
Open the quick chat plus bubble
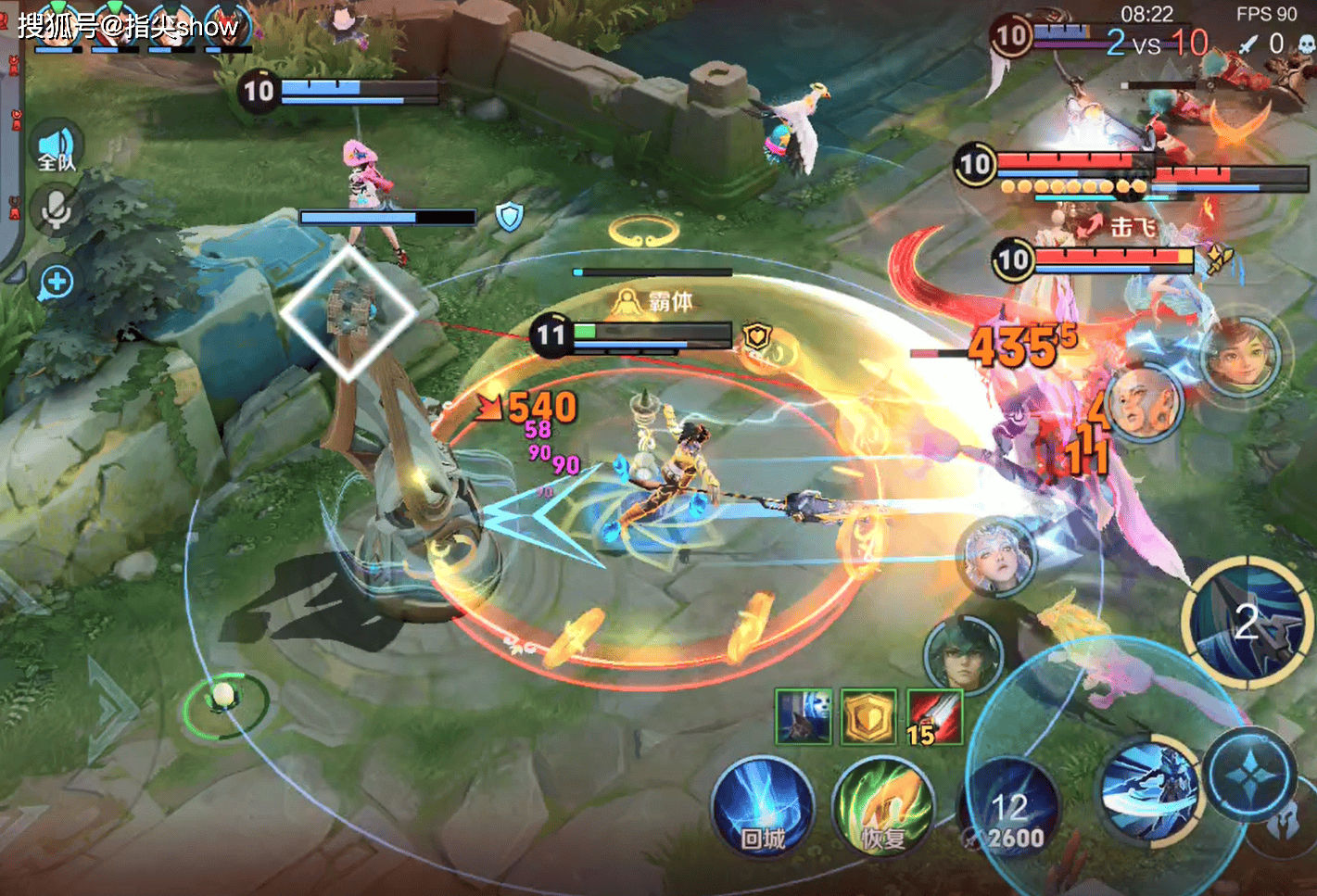[x=57, y=282]
